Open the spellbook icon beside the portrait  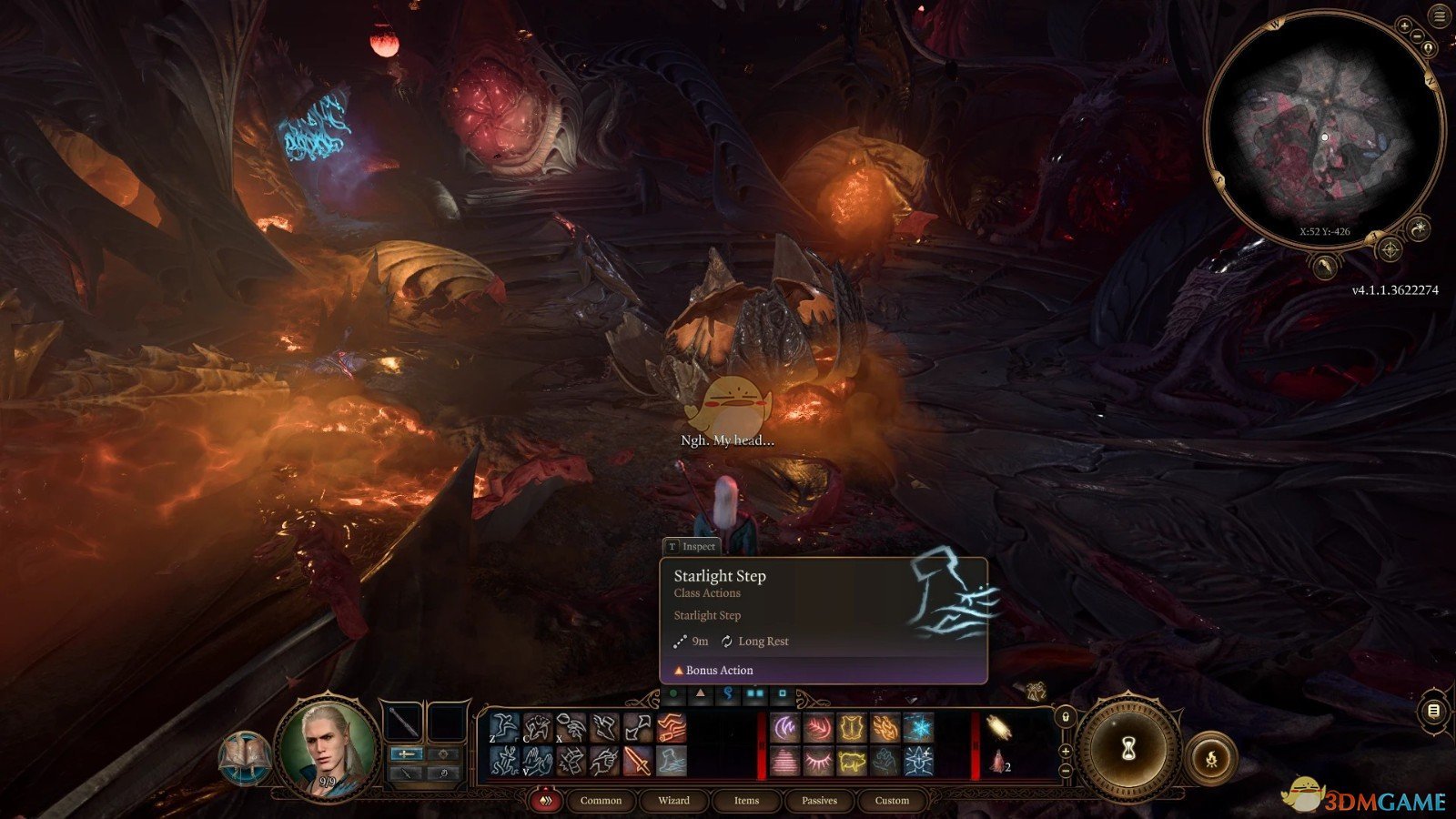pos(244,757)
